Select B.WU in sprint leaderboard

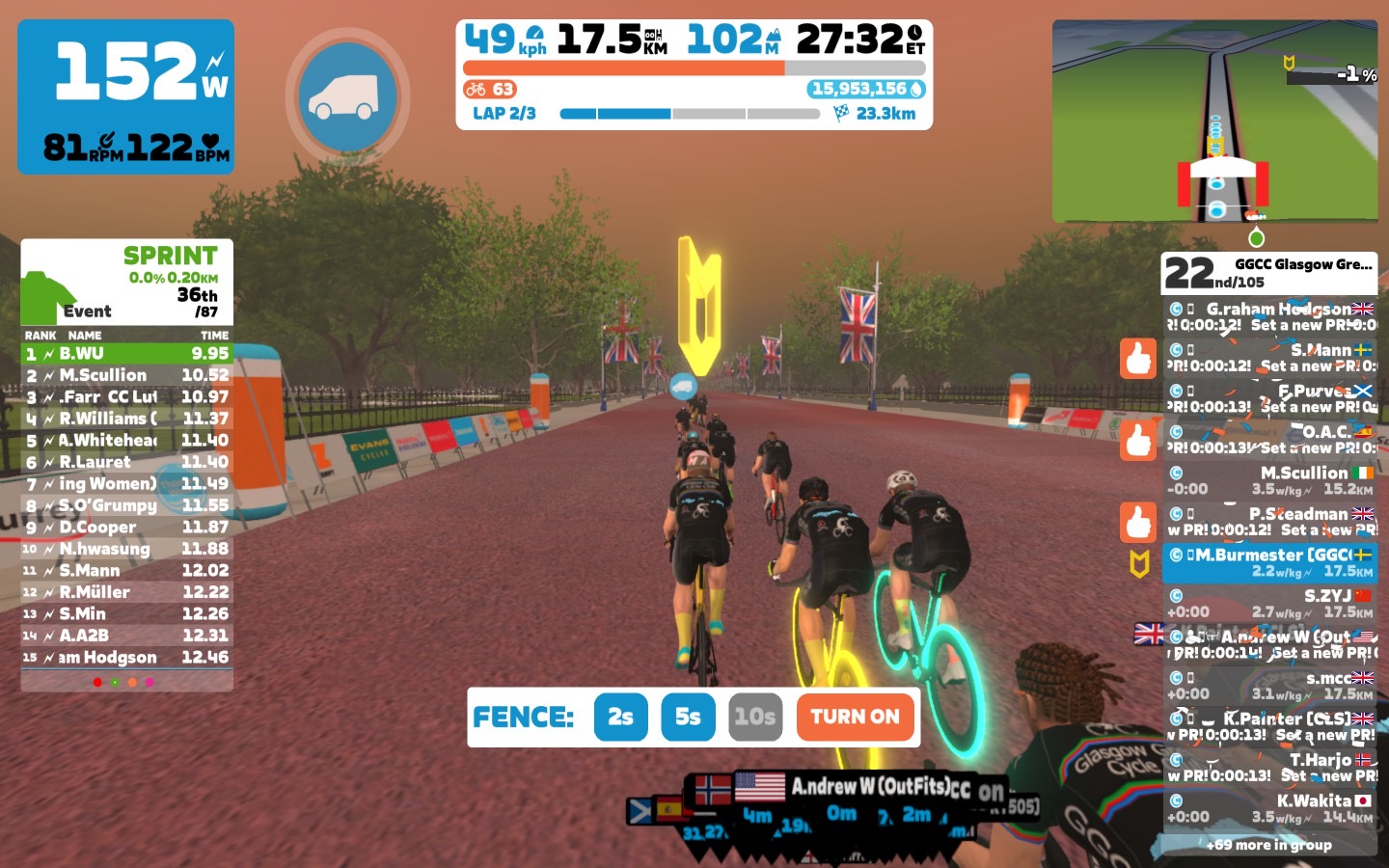pos(126,354)
